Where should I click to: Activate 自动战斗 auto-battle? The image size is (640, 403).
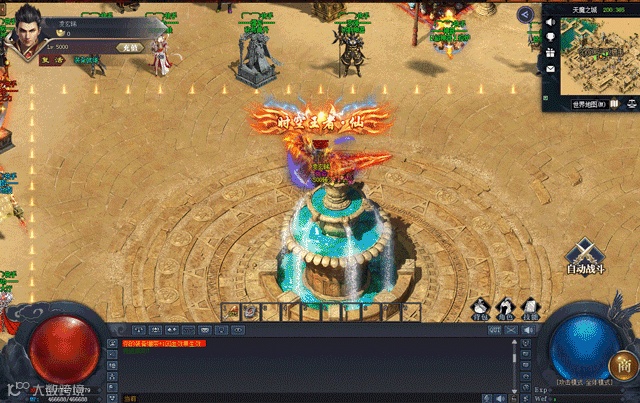tap(589, 257)
